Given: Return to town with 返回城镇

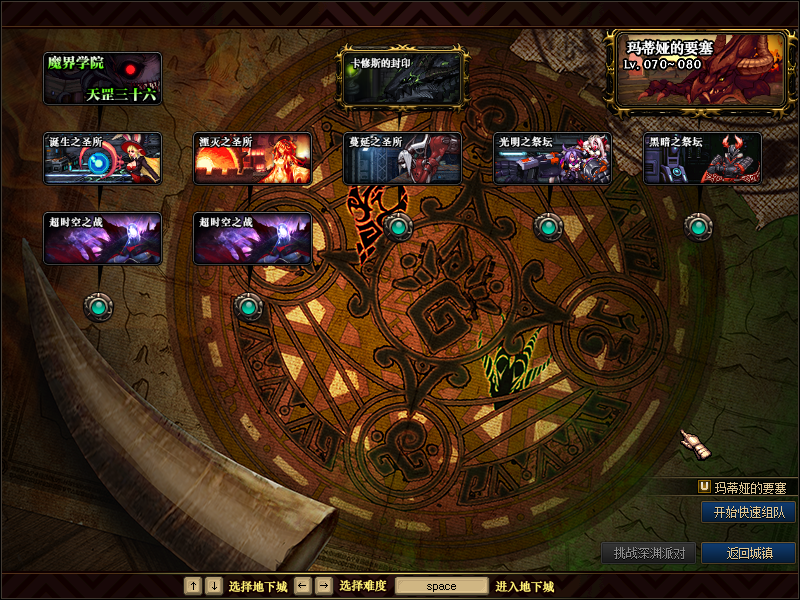Looking at the screenshot, I should click(748, 553).
